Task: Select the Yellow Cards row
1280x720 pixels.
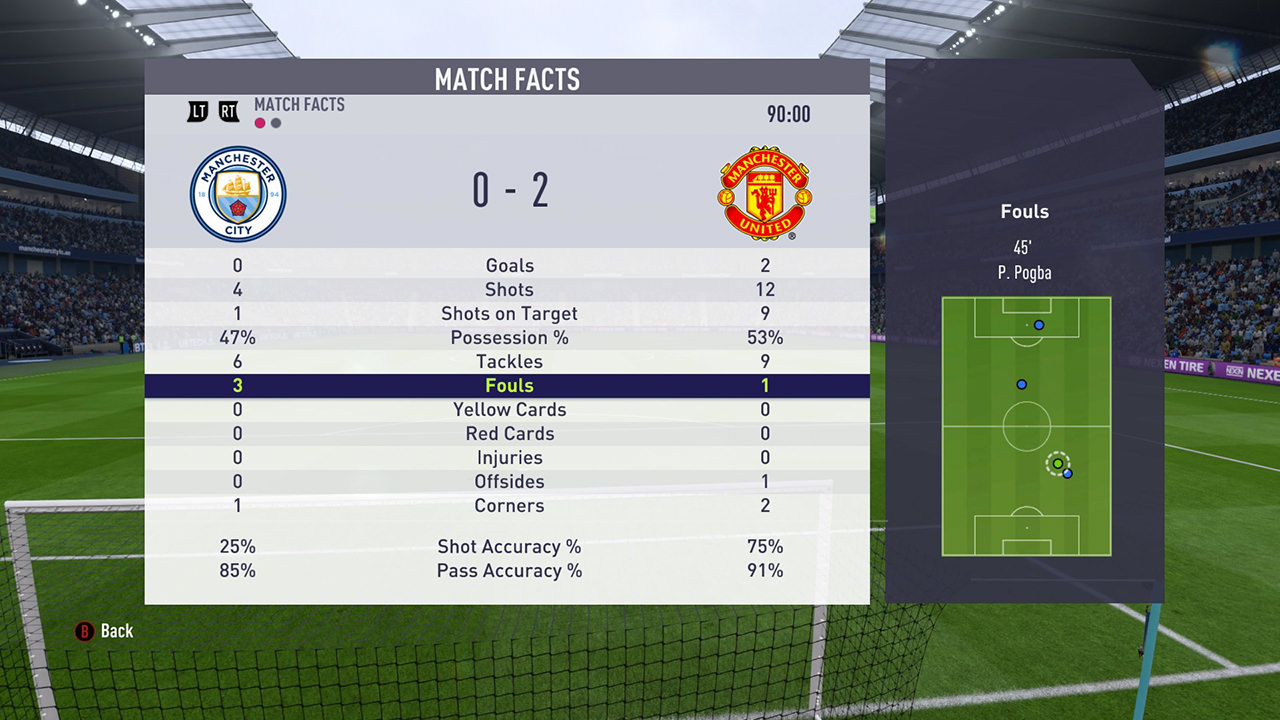Action: click(x=509, y=410)
